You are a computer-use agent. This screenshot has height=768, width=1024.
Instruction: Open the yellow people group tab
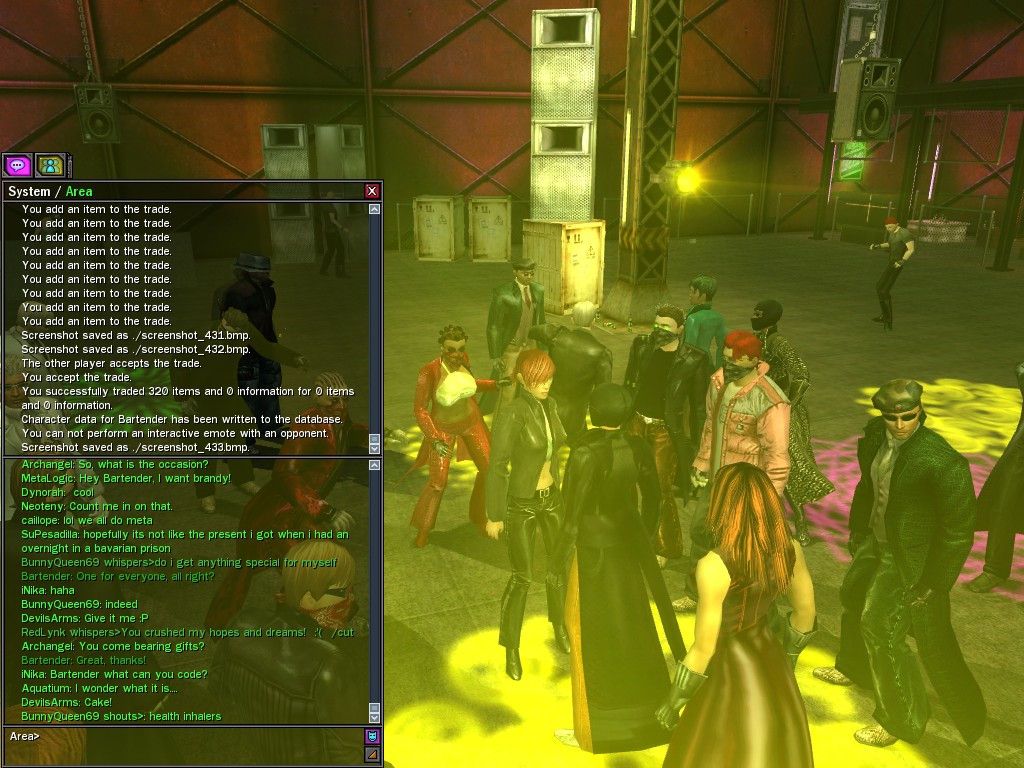pyautogui.click(x=49, y=165)
